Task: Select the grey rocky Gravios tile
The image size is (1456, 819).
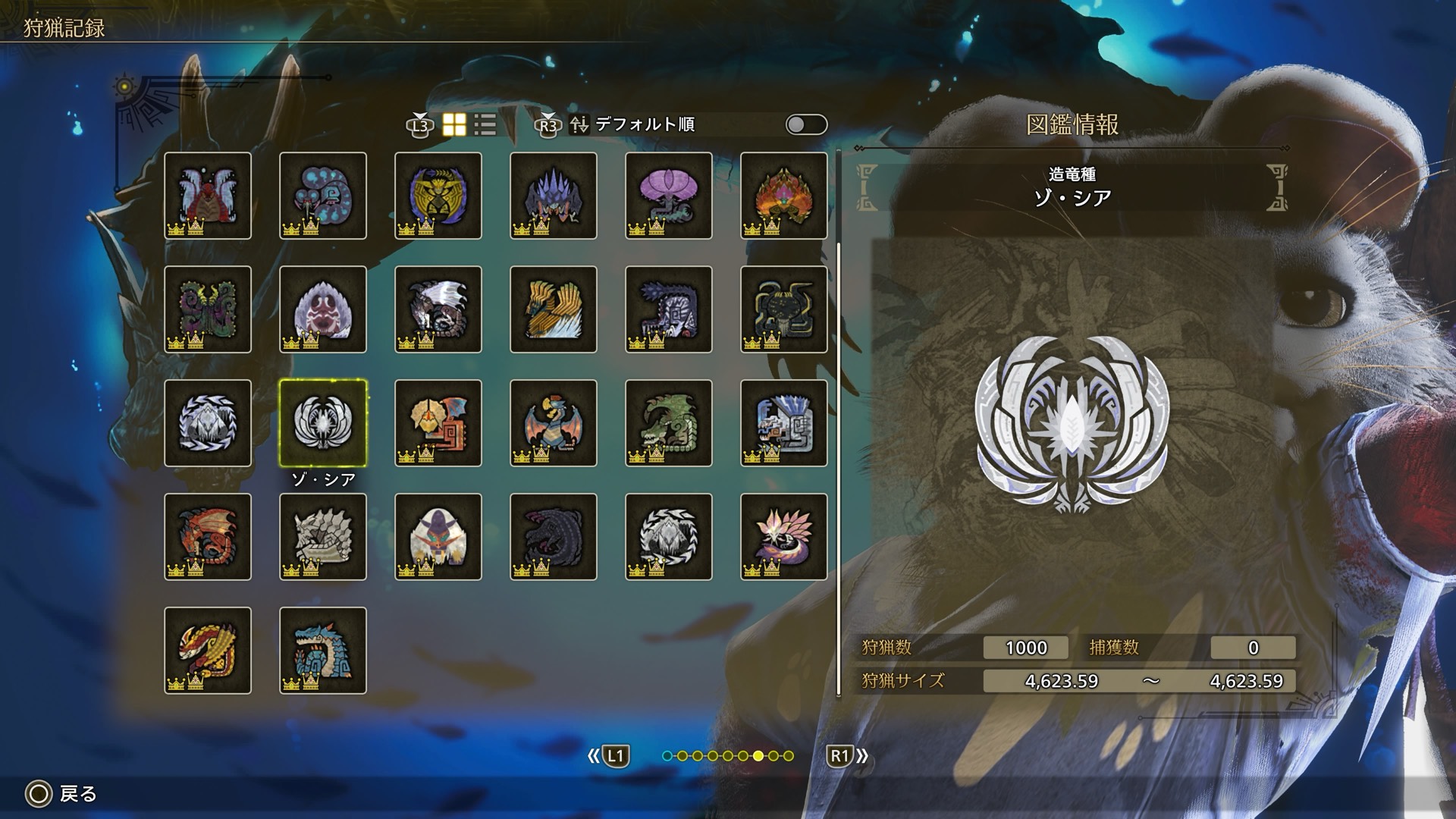Action: point(323,537)
